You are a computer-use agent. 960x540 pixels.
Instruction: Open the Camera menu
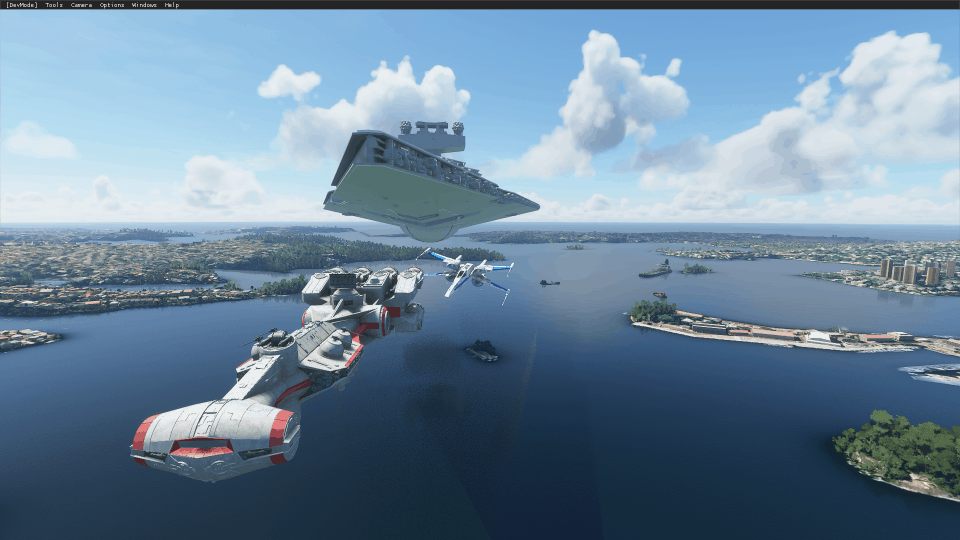[x=81, y=5]
